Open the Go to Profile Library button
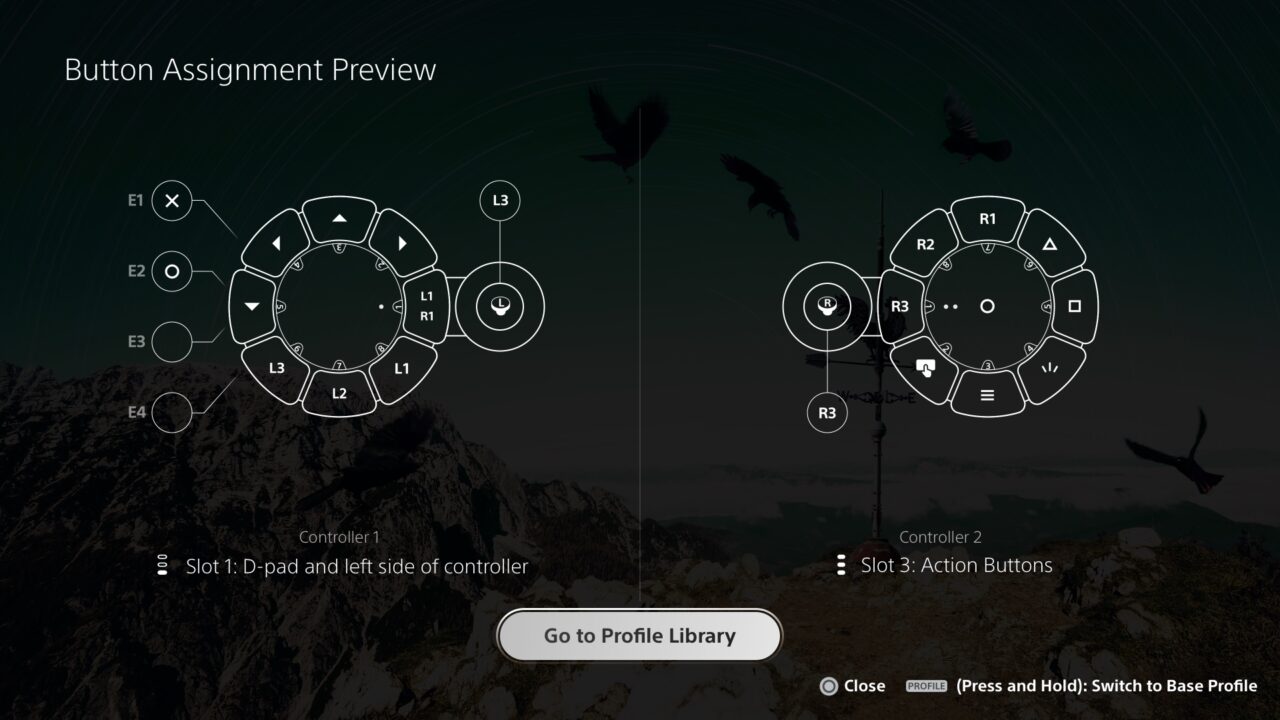1280x720 pixels. (639, 635)
